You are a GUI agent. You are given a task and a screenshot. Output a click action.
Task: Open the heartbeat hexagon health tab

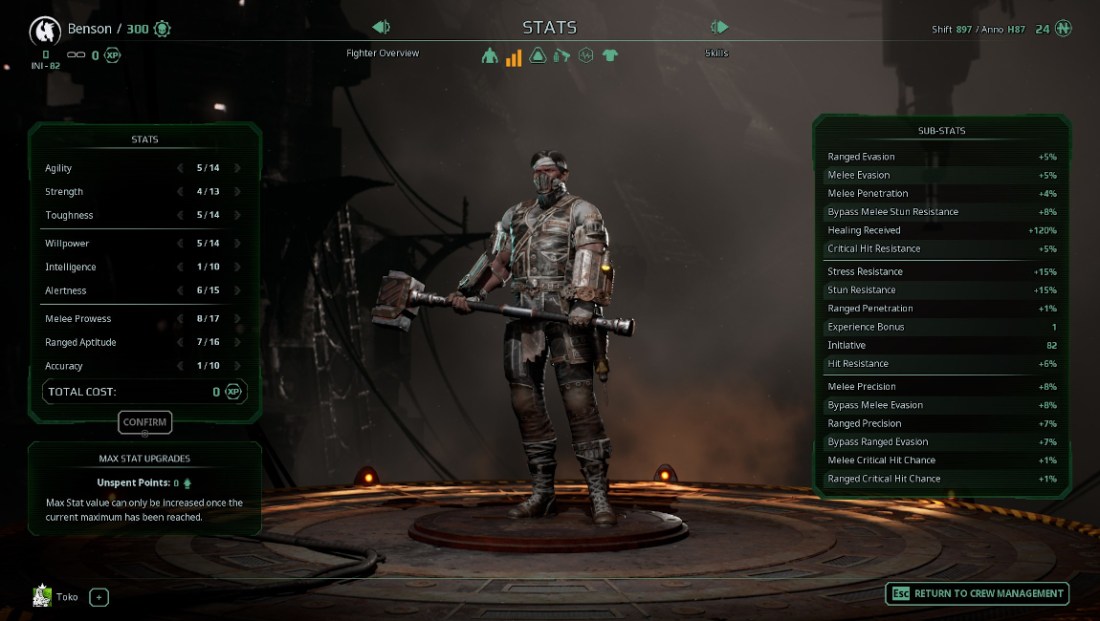[x=586, y=56]
